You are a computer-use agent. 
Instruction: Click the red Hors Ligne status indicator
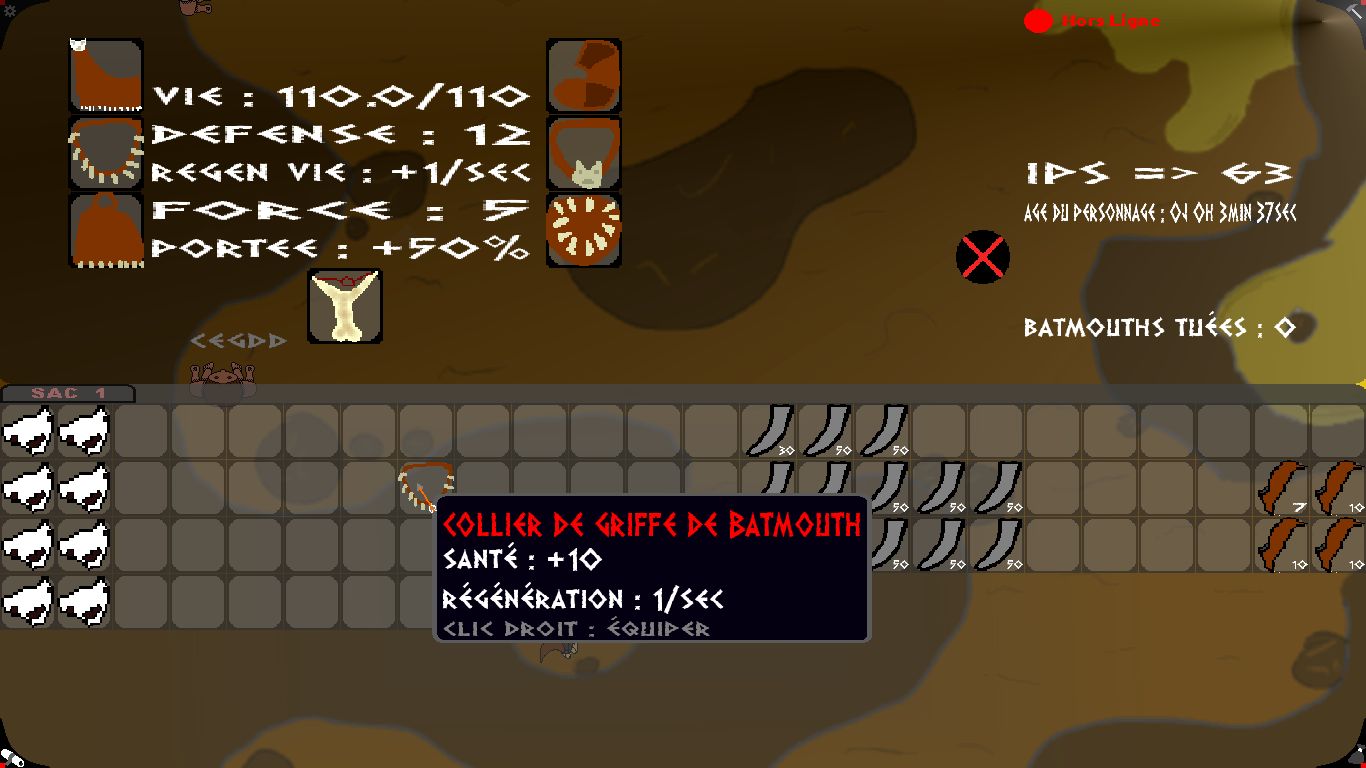[x=1038, y=21]
